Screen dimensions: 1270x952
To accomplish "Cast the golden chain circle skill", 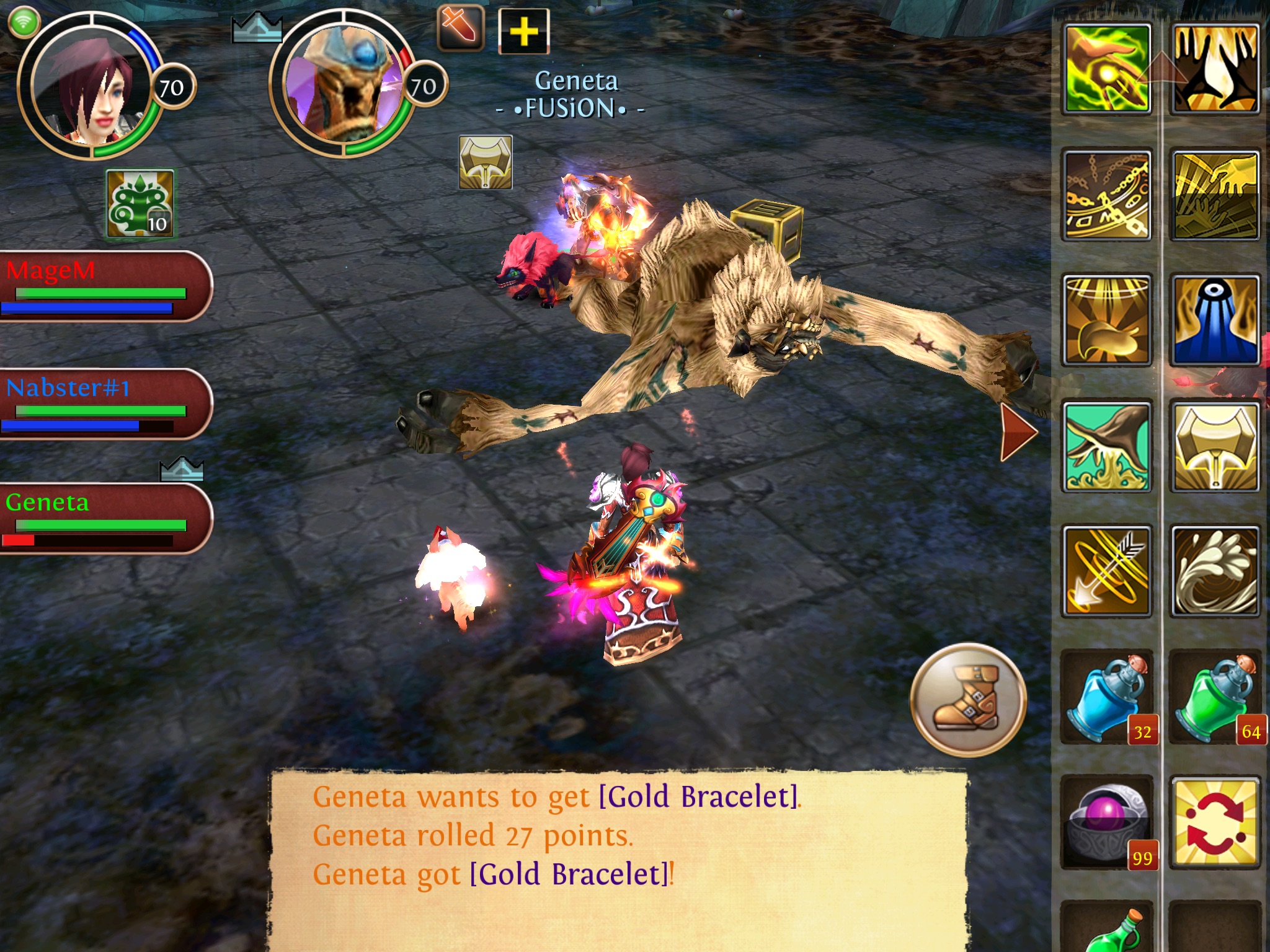I will (x=1107, y=195).
